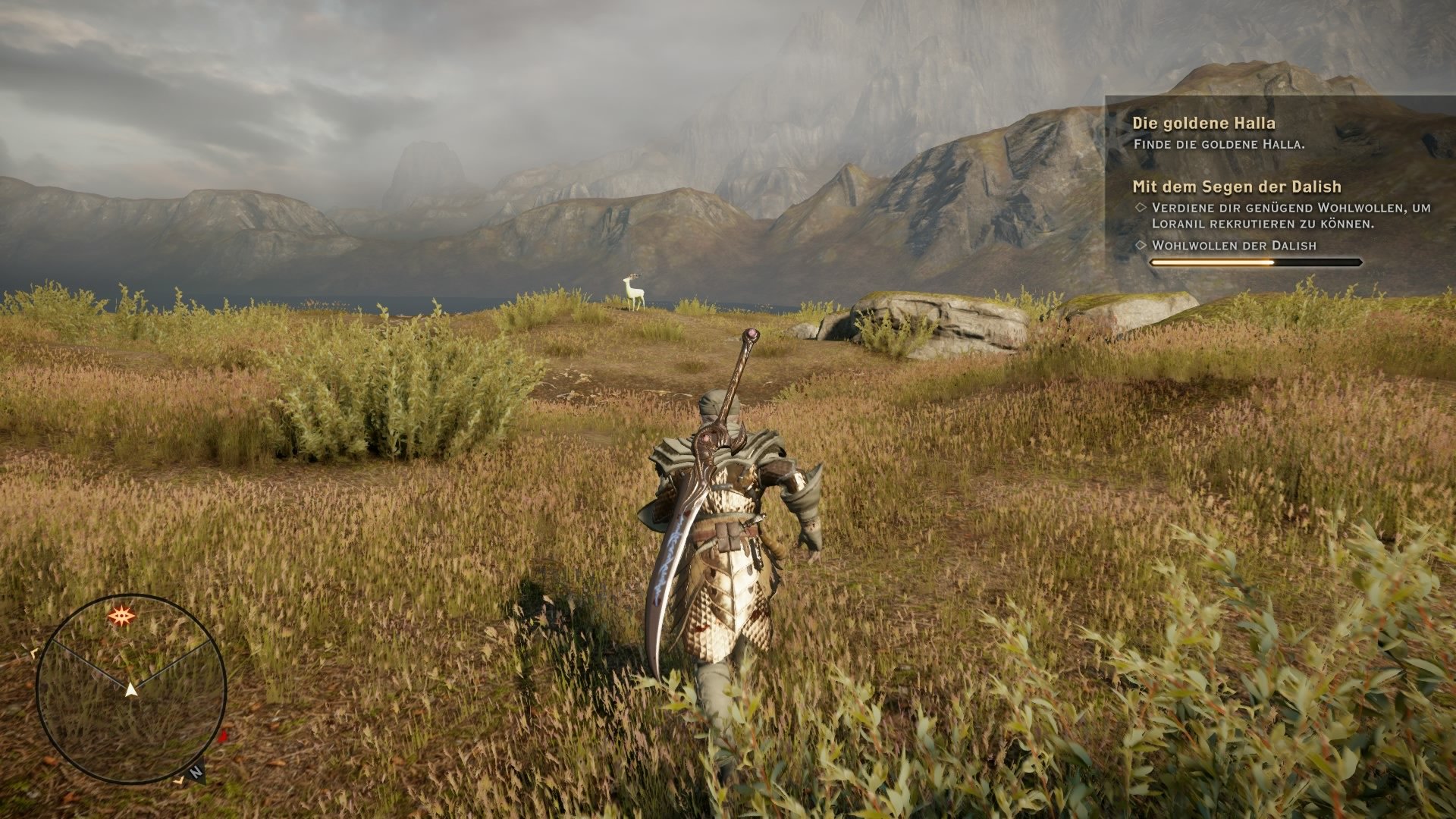Select the north indicator on the compass
This screenshot has width=1456, height=819.
click(x=197, y=771)
